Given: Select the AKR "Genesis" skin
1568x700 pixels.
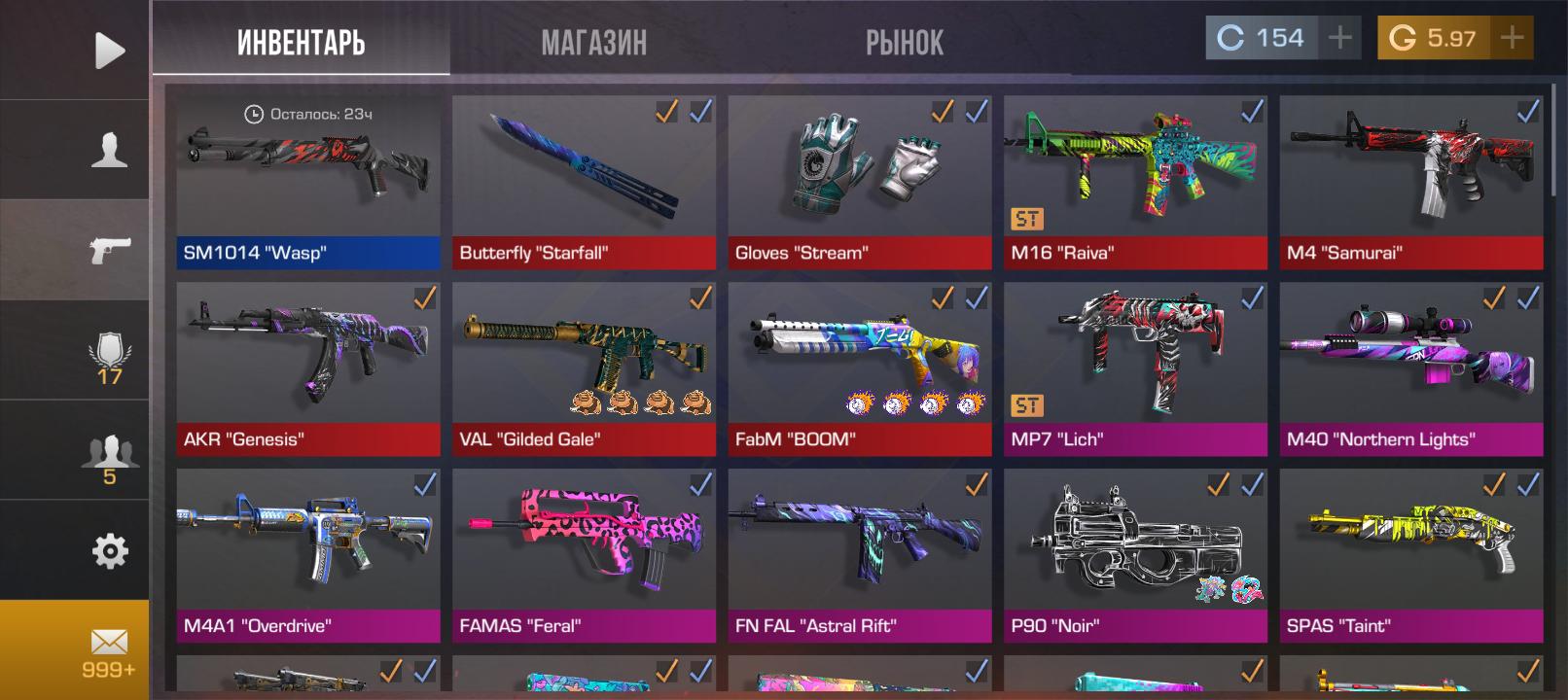Looking at the screenshot, I should 307,368.
